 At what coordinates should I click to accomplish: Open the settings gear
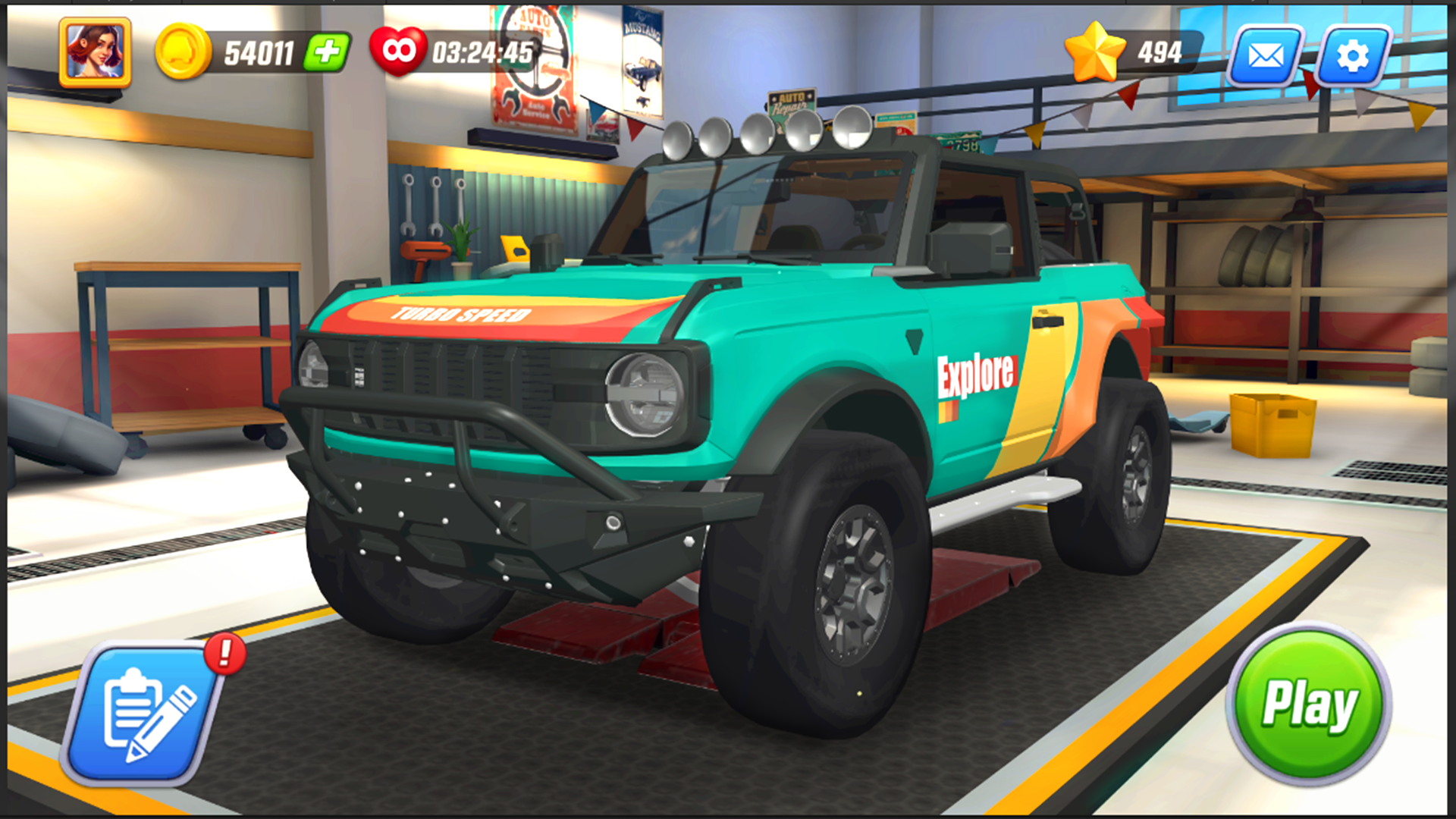(x=1354, y=55)
